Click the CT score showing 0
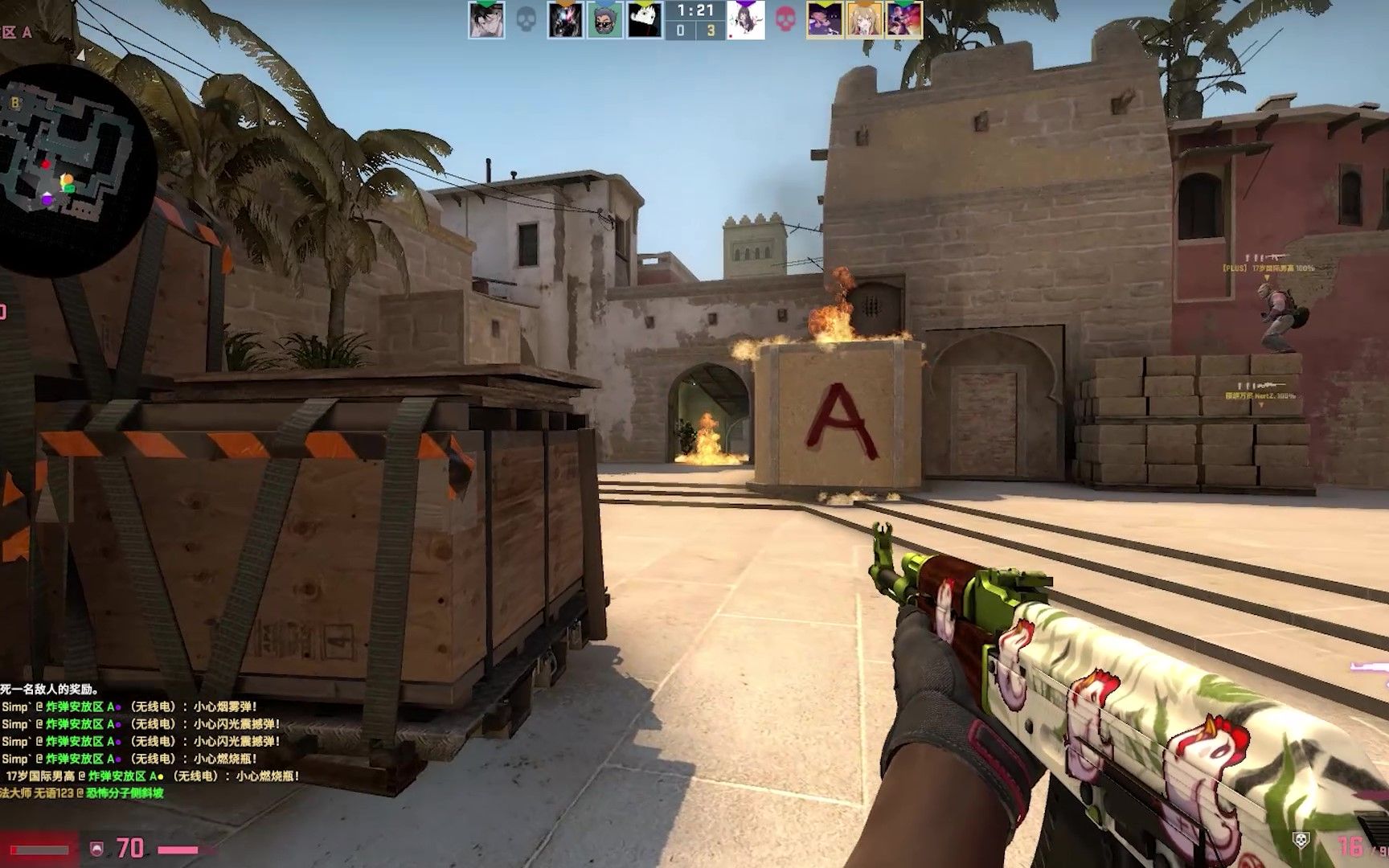The height and width of the screenshot is (868, 1389). pyautogui.click(x=681, y=29)
